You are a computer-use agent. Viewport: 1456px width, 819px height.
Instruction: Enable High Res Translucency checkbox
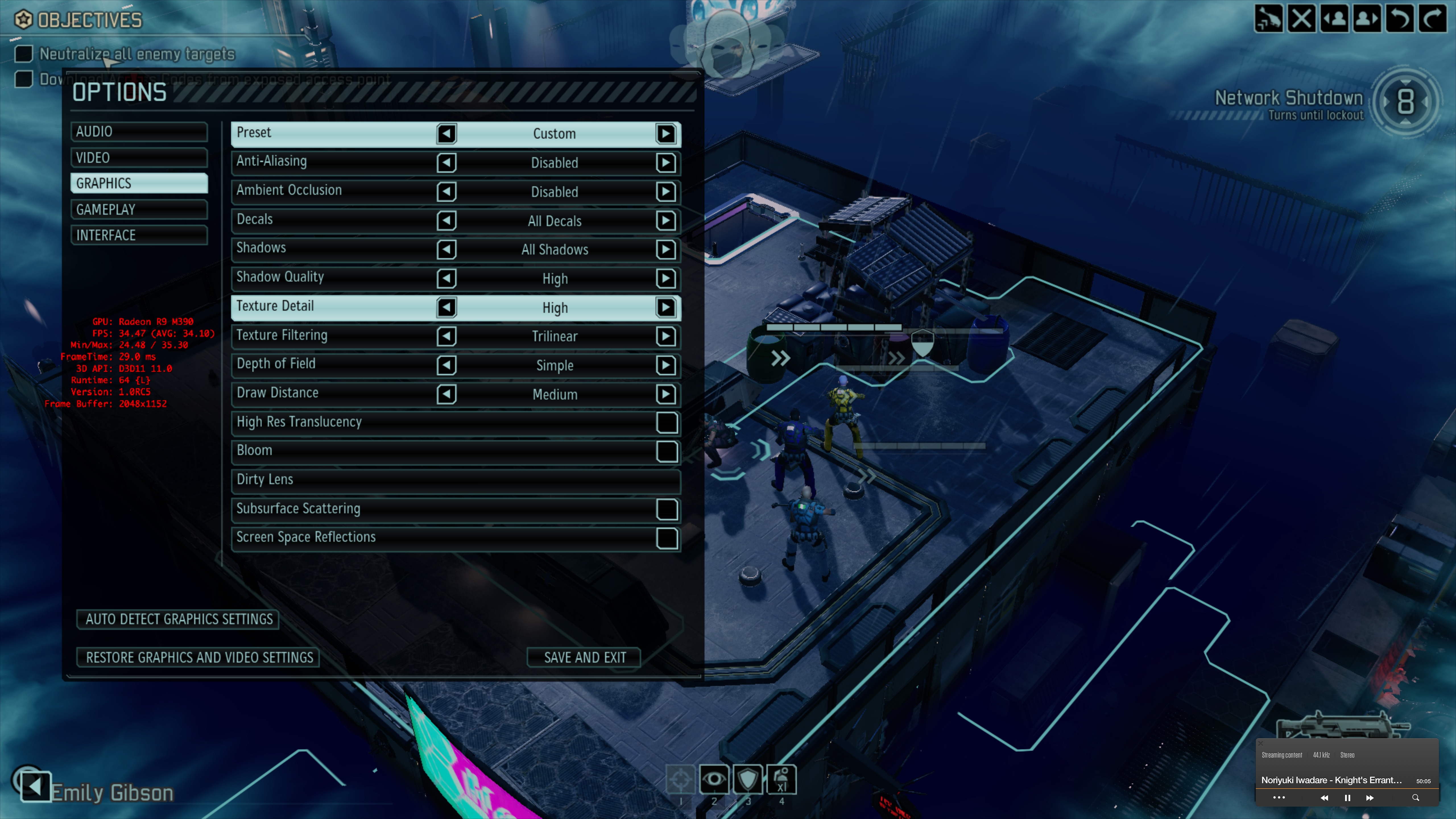(666, 423)
